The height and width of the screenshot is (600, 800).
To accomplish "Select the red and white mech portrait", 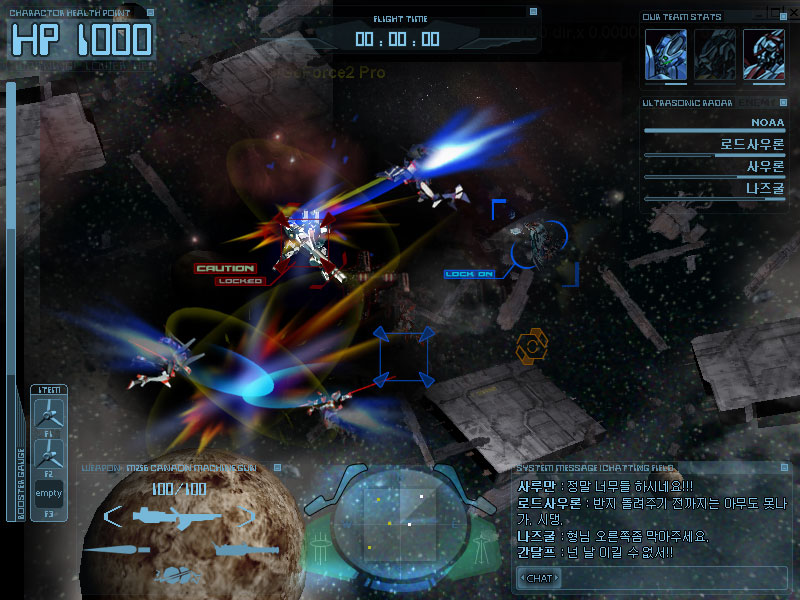I will point(763,52).
